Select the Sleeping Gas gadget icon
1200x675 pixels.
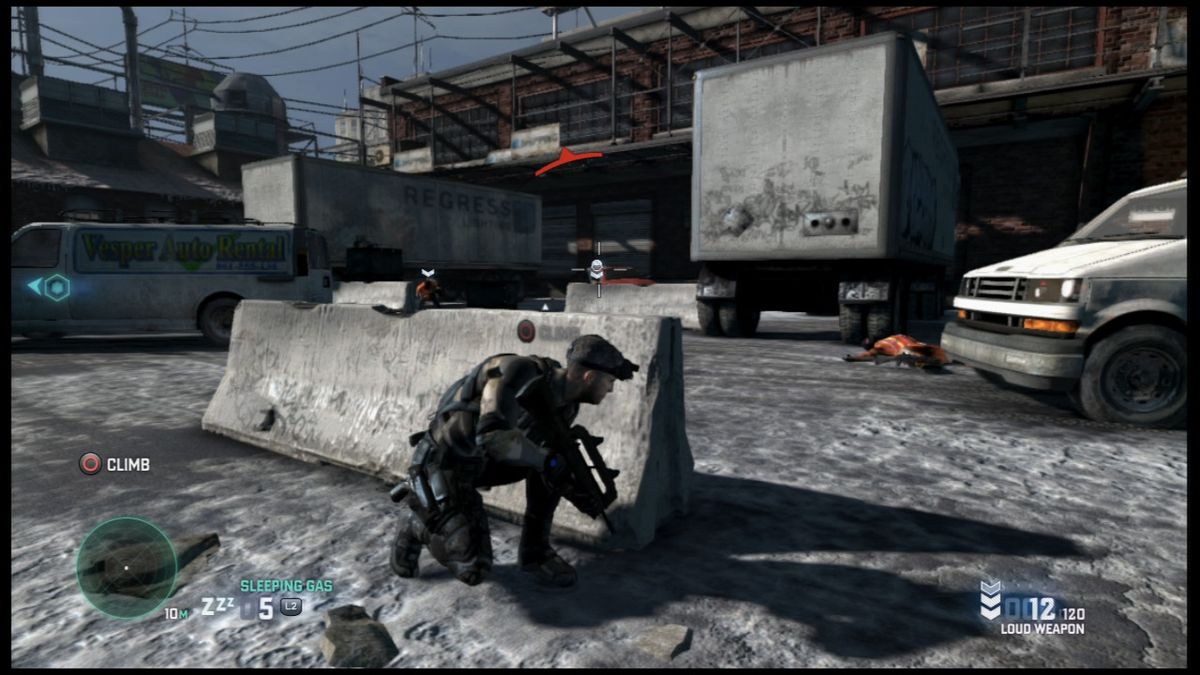click(216, 607)
